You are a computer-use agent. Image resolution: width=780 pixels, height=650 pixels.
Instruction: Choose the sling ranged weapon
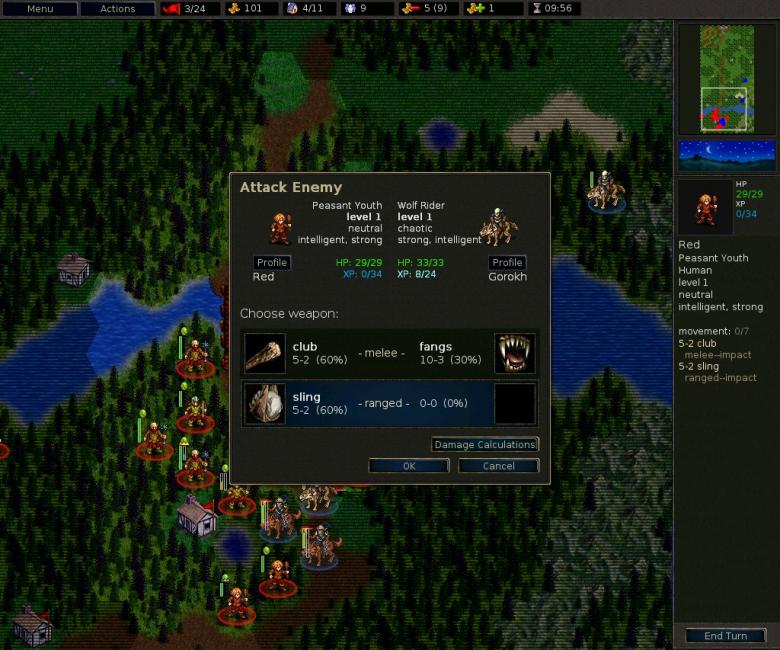[390, 403]
